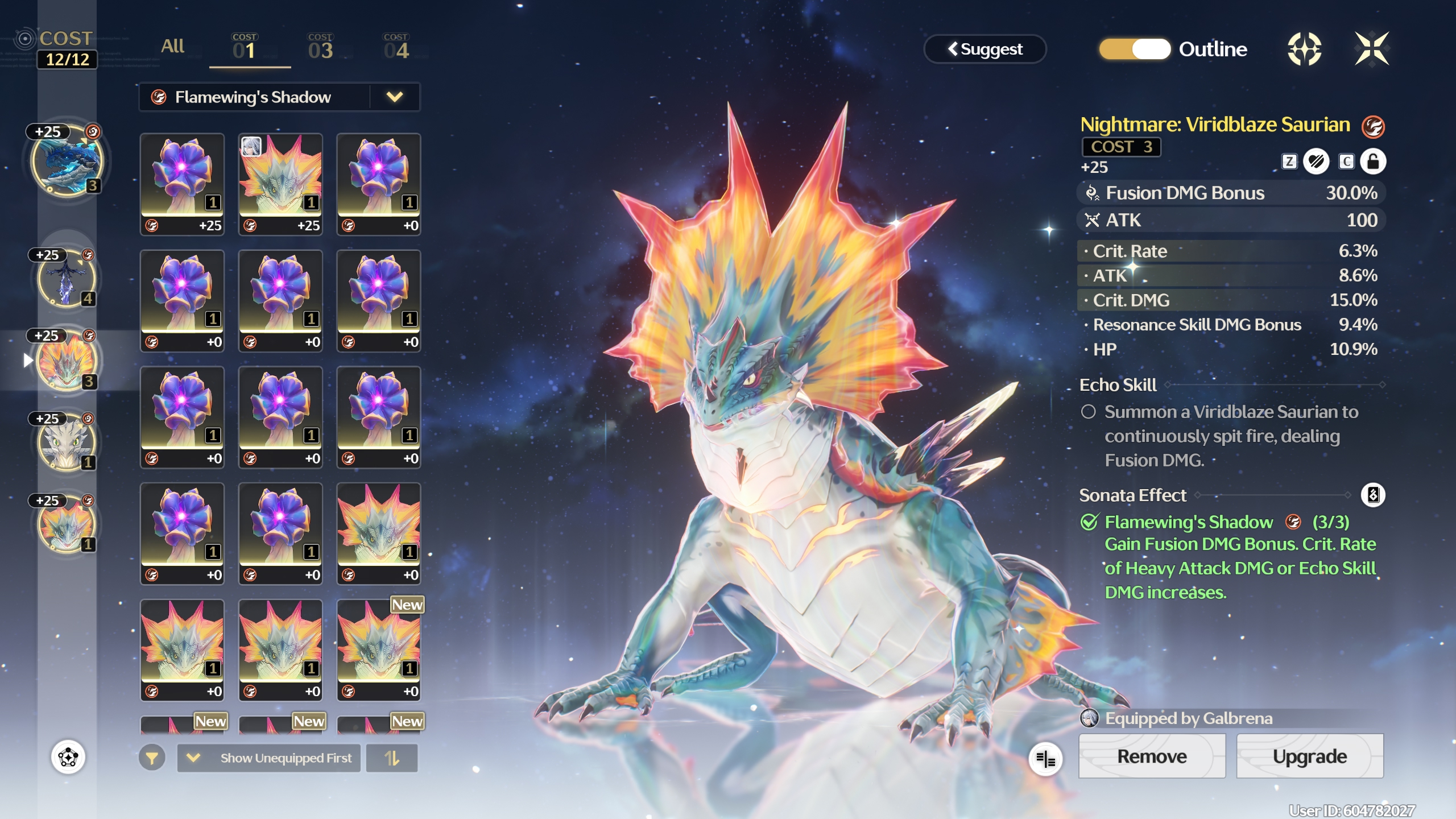
Task: Close the echo menu
Action: (x=1371, y=49)
